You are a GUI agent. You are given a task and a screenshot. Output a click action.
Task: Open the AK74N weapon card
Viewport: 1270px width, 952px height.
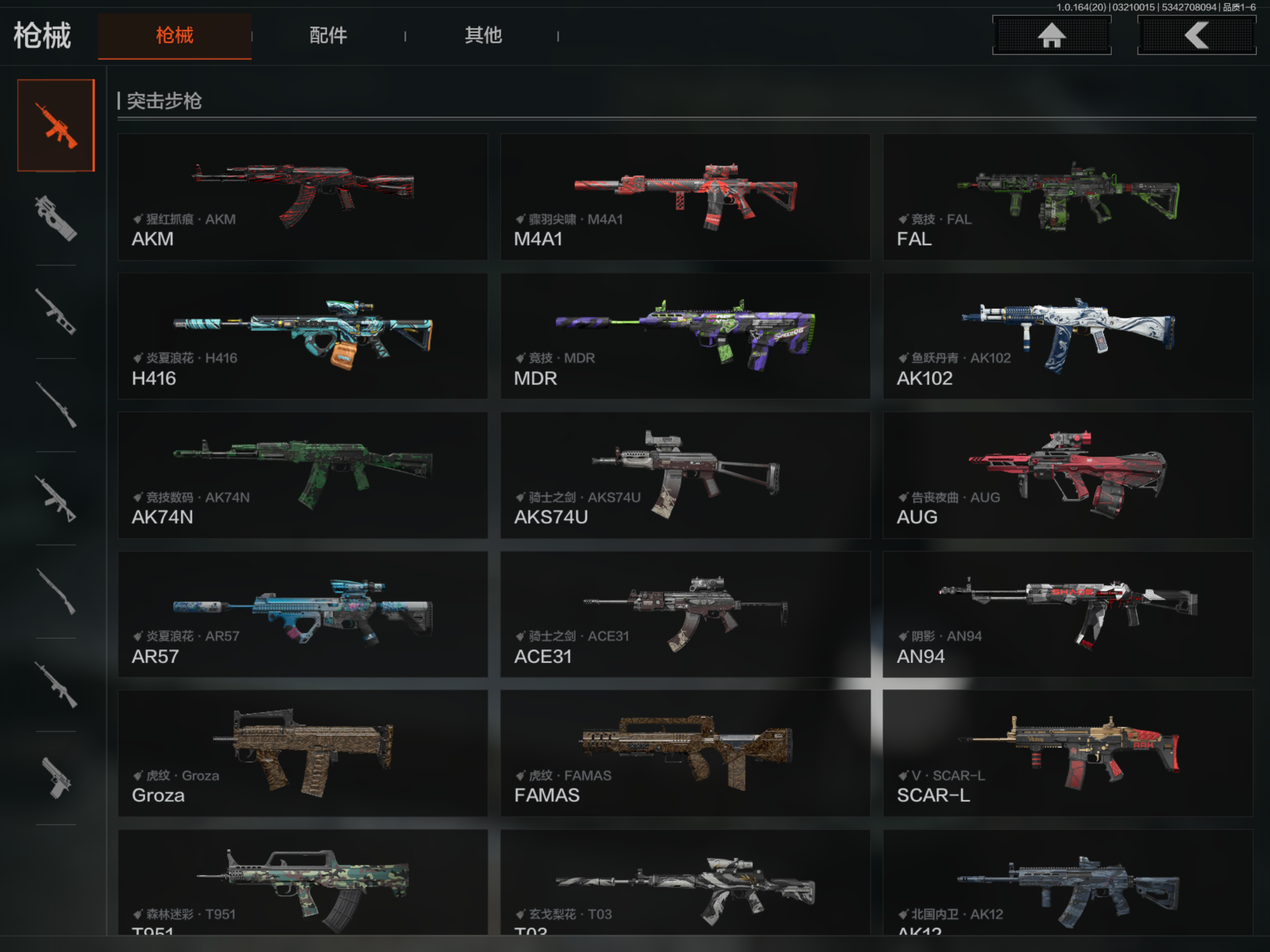point(303,475)
